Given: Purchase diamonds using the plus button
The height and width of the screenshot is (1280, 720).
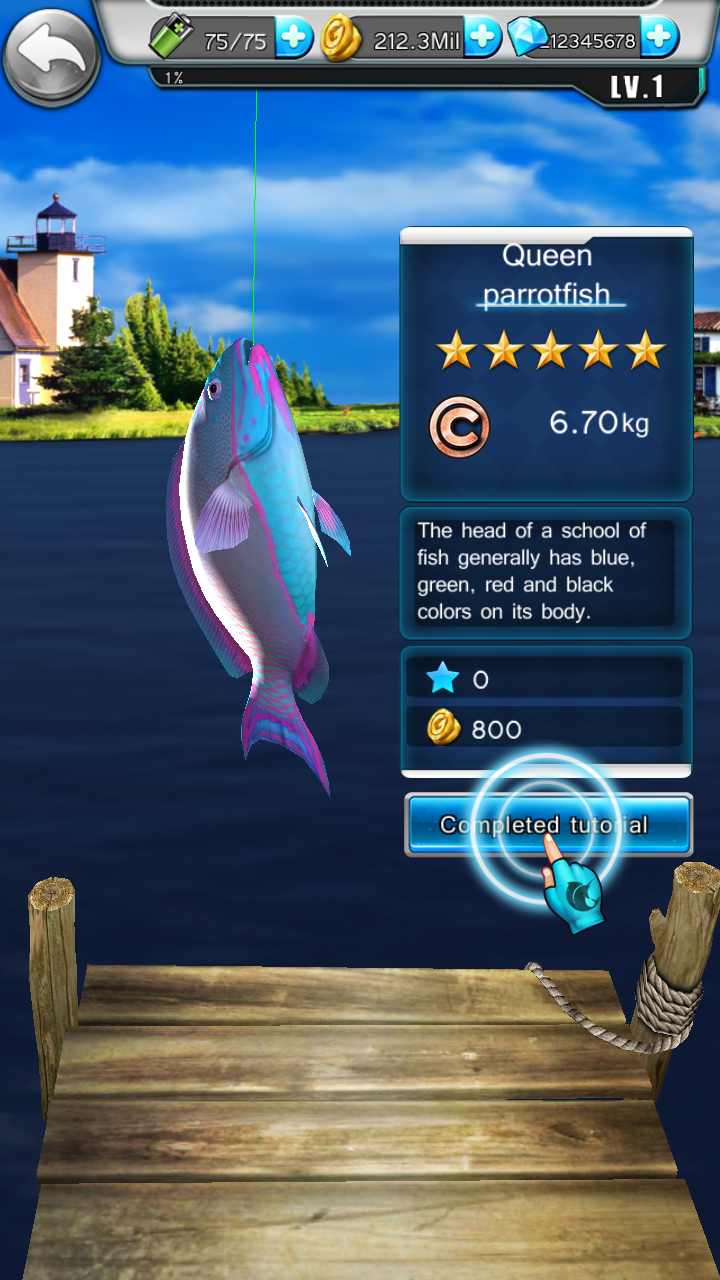Looking at the screenshot, I should pos(659,40).
